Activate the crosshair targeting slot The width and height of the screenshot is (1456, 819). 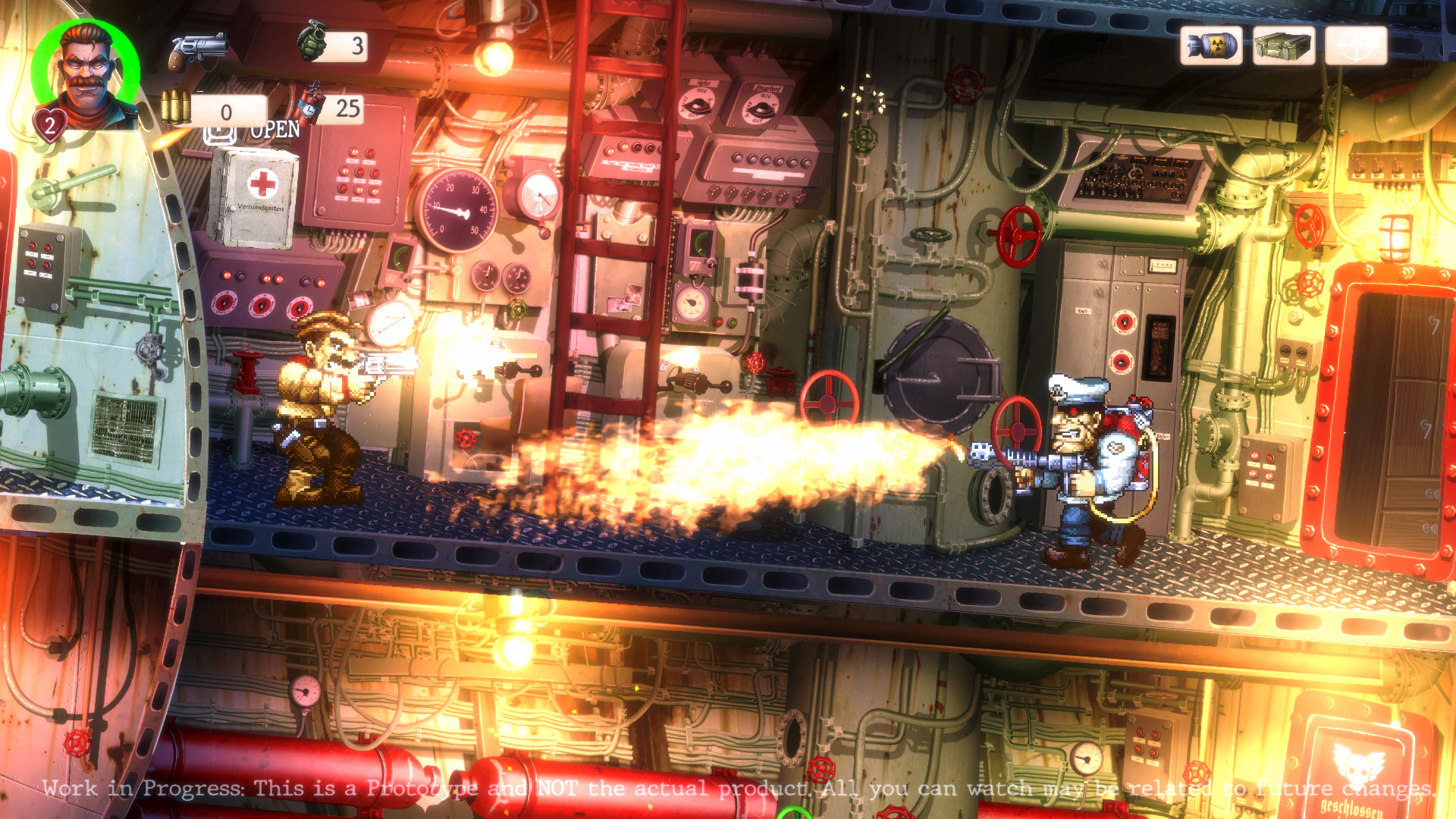coord(1356,46)
